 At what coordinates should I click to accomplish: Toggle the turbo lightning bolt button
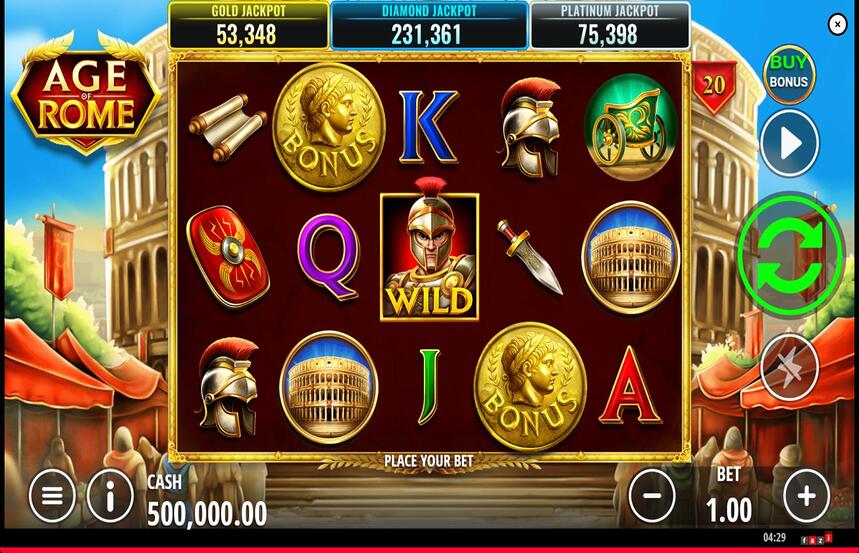[x=789, y=367]
